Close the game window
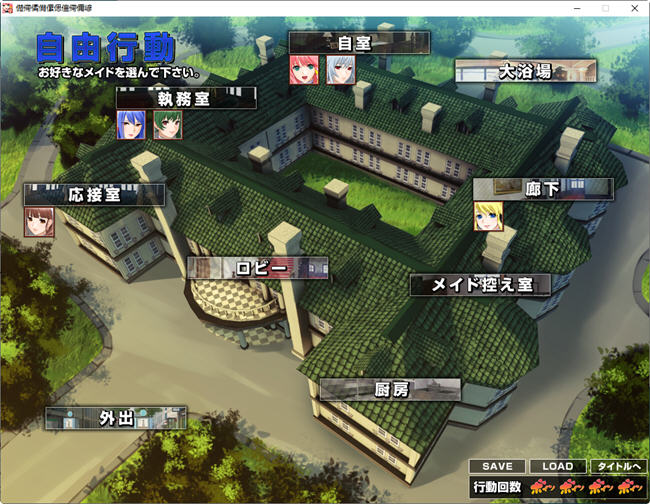The height and width of the screenshot is (504, 650). tap(633, 8)
